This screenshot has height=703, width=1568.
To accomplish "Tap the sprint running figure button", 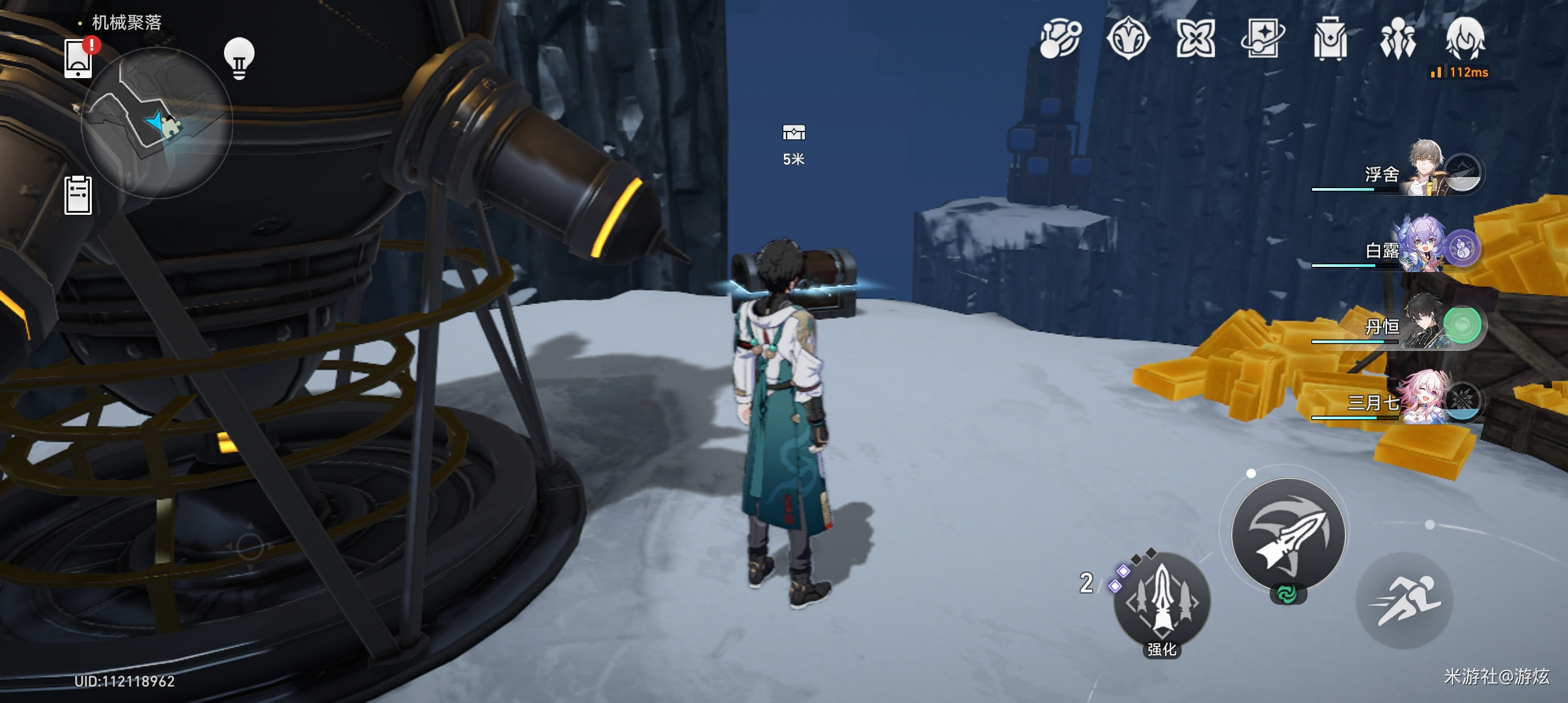I will pos(1404,600).
